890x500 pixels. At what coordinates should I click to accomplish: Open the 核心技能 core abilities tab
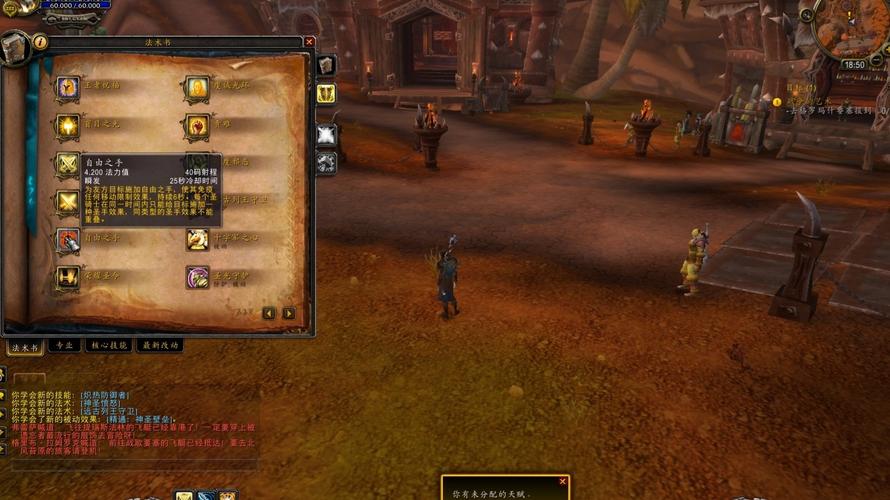108,345
